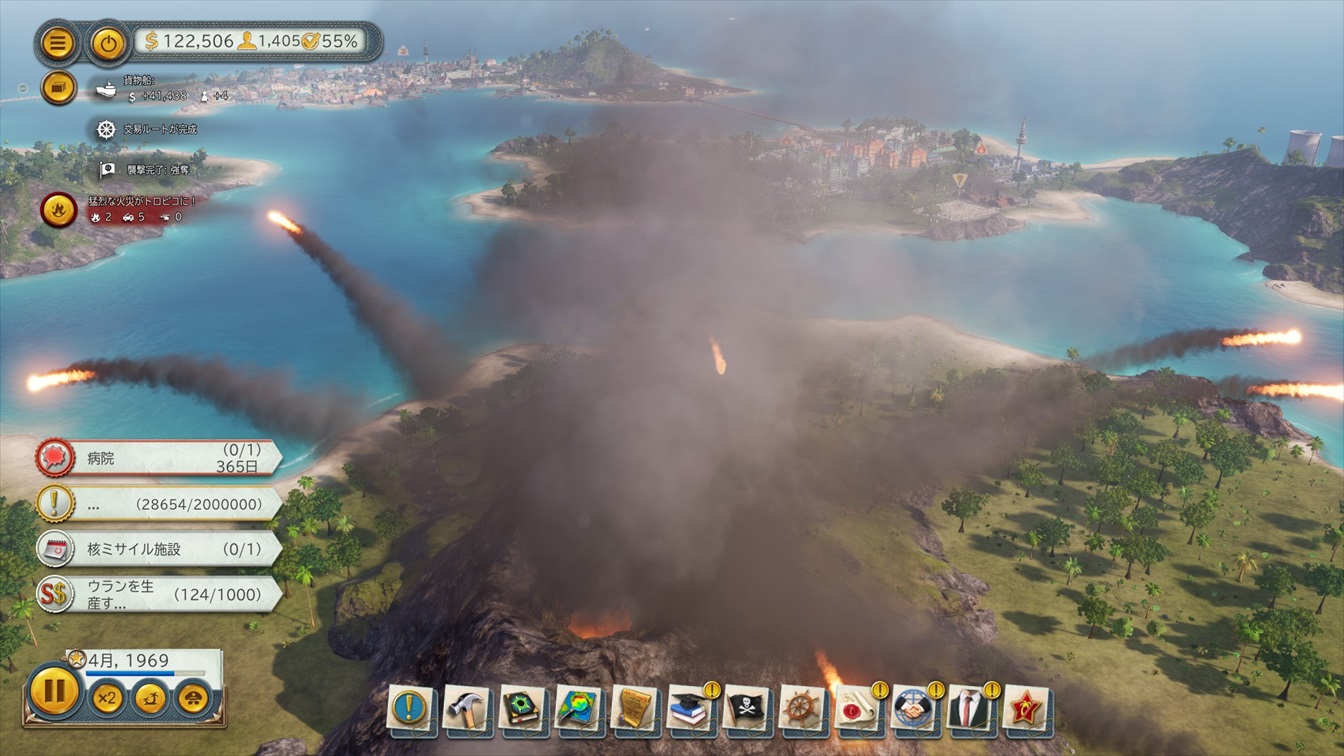Open the hammer build menu
Image resolution: width=1344 pixels, height=756 pixels.
click(466, 708)
